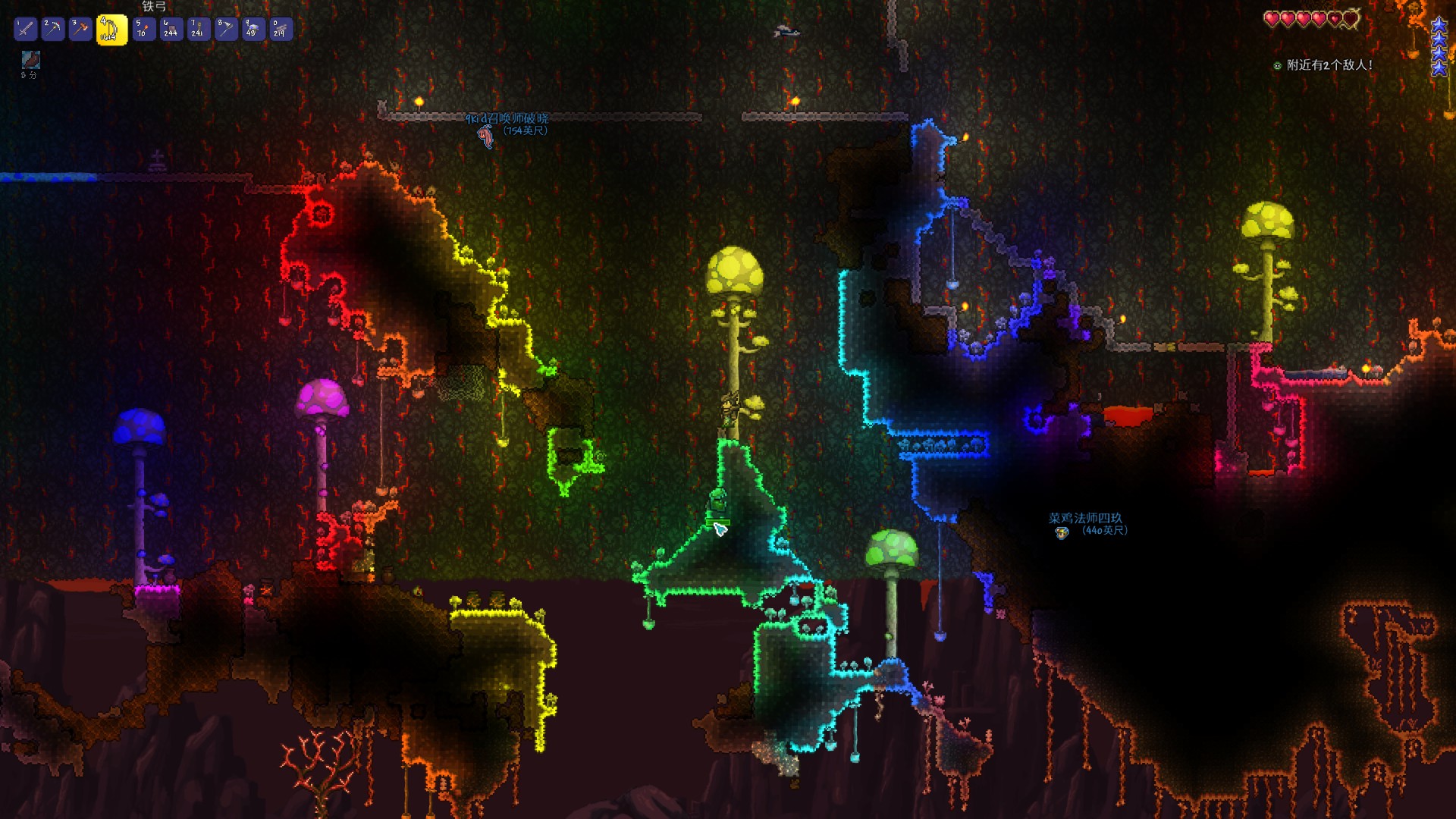Select the pickaxe in hotbar slot 2
Screen dimensions: 1456x819
click(53, 30)
